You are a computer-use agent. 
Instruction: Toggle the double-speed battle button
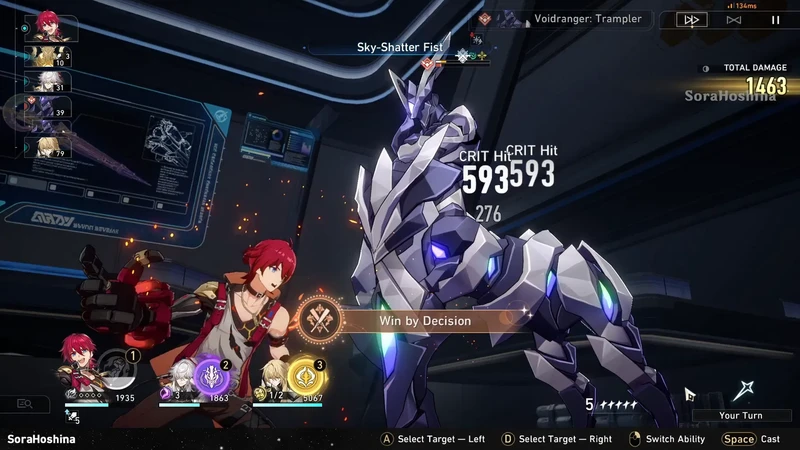[692, 19]
